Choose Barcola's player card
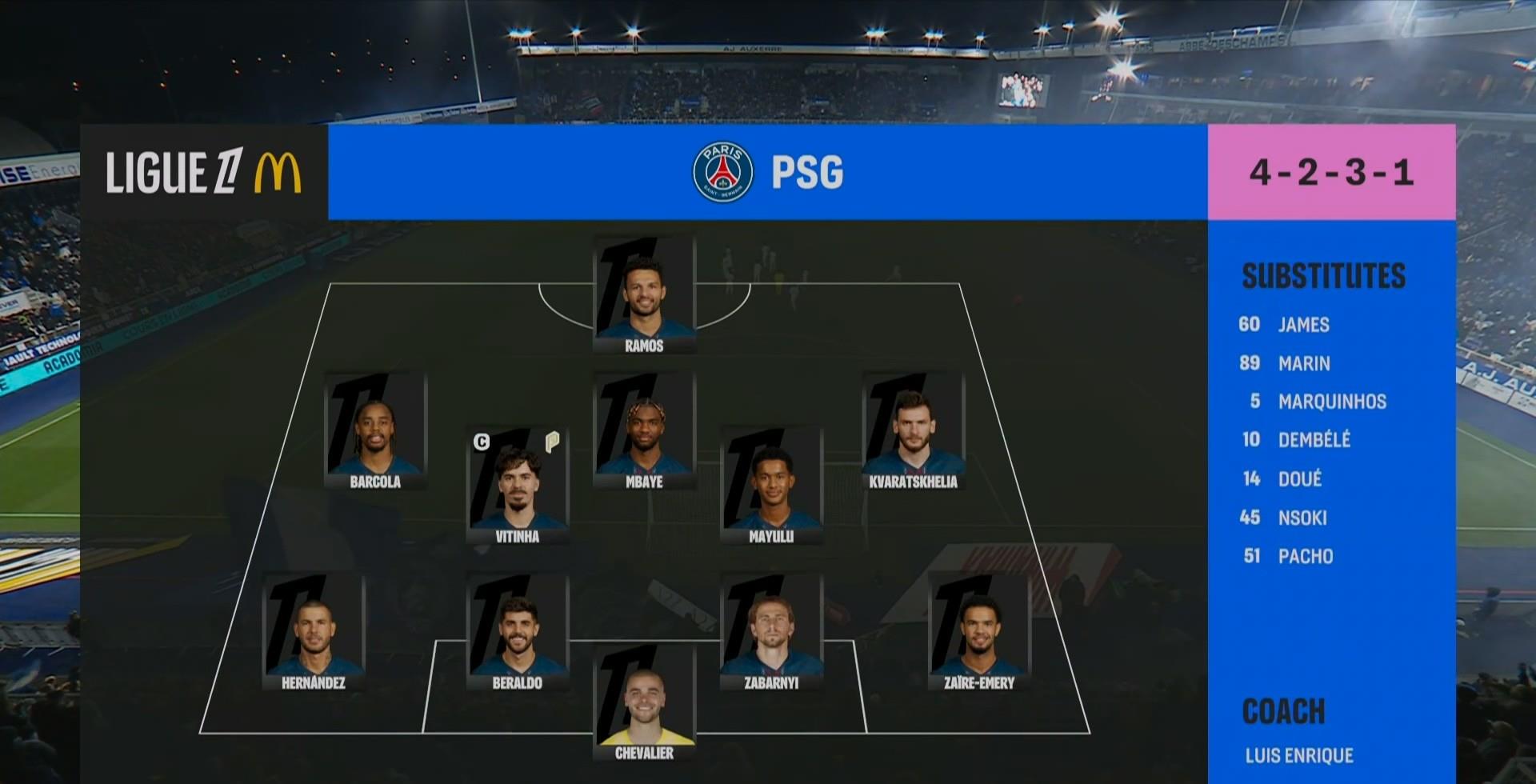Screen dimensions: 1536x784 [375, 432]
